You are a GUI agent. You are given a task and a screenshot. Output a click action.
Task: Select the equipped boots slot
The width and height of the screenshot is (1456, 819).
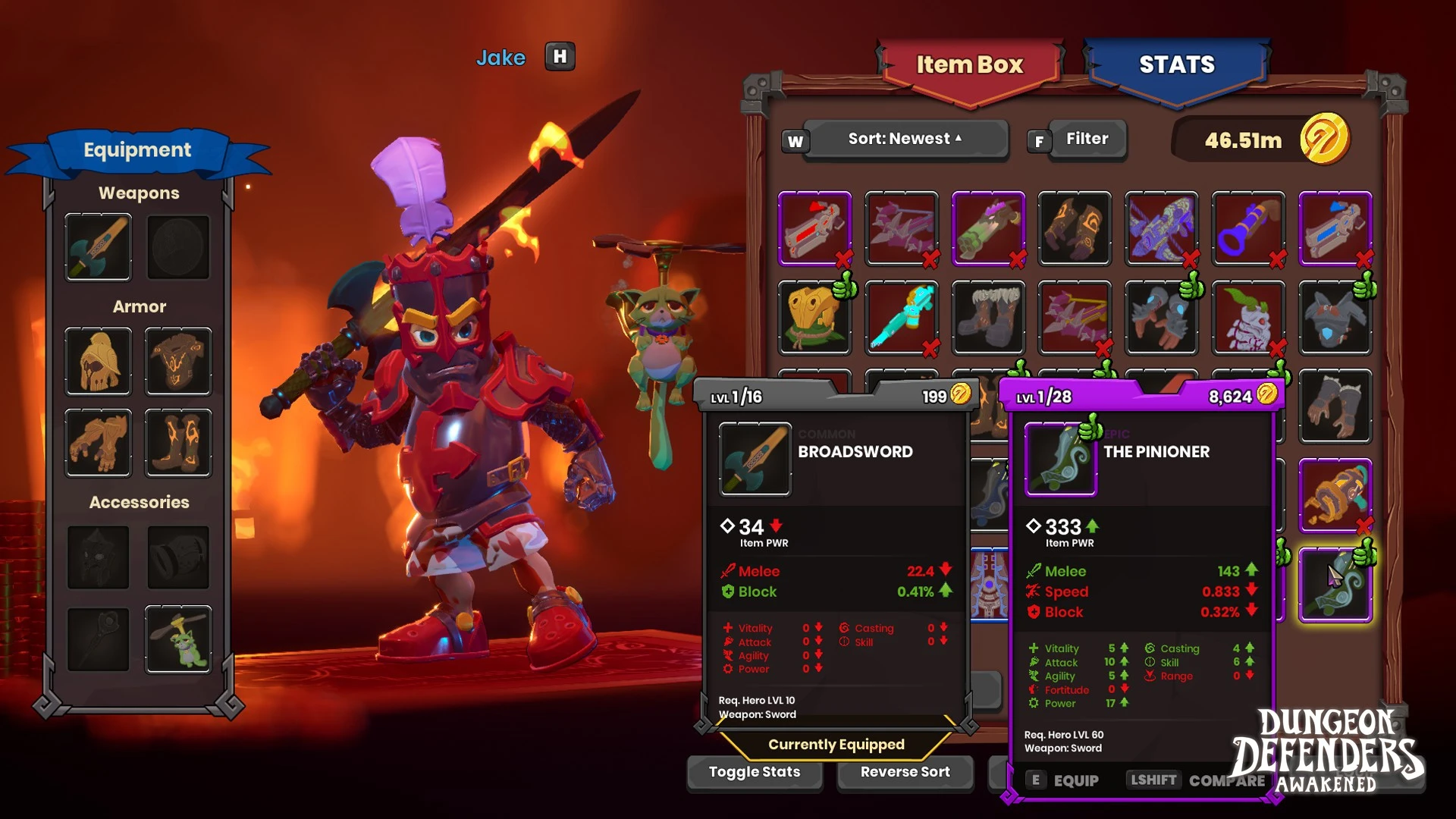tap(178, 443)
